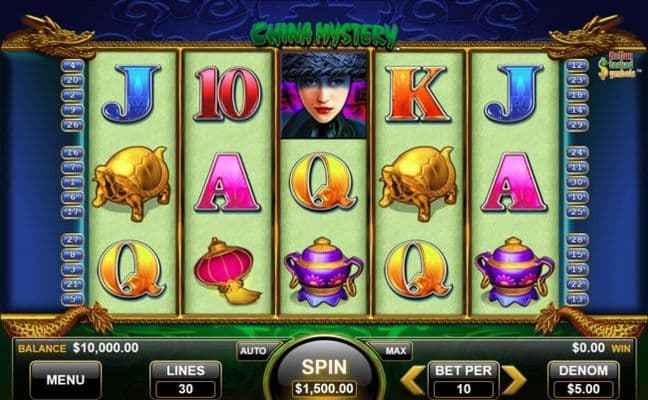Image resolution: width=648 pixels, height=400 pixels.
Task: Enable AUTO spin mode
Action: pyautogui.click(x=252, y=351)
